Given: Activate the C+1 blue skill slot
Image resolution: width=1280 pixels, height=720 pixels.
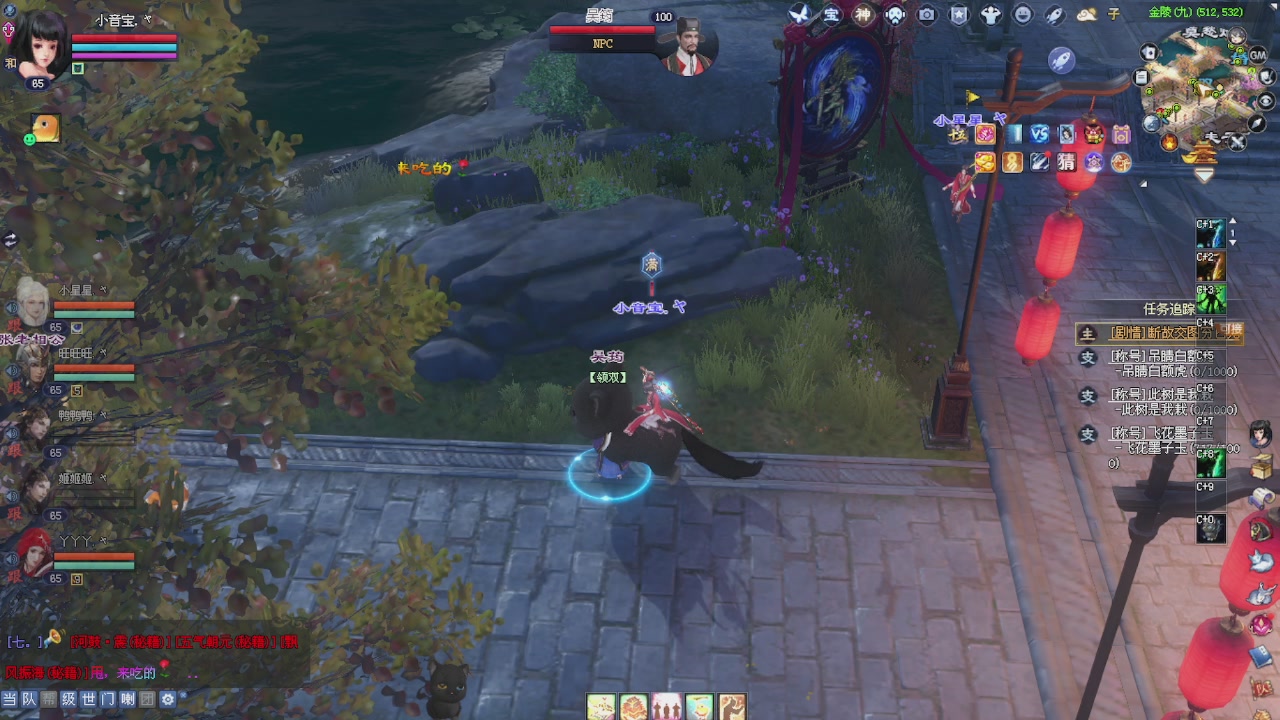Looking at the screenshot, I should [x=1211, y=234].
